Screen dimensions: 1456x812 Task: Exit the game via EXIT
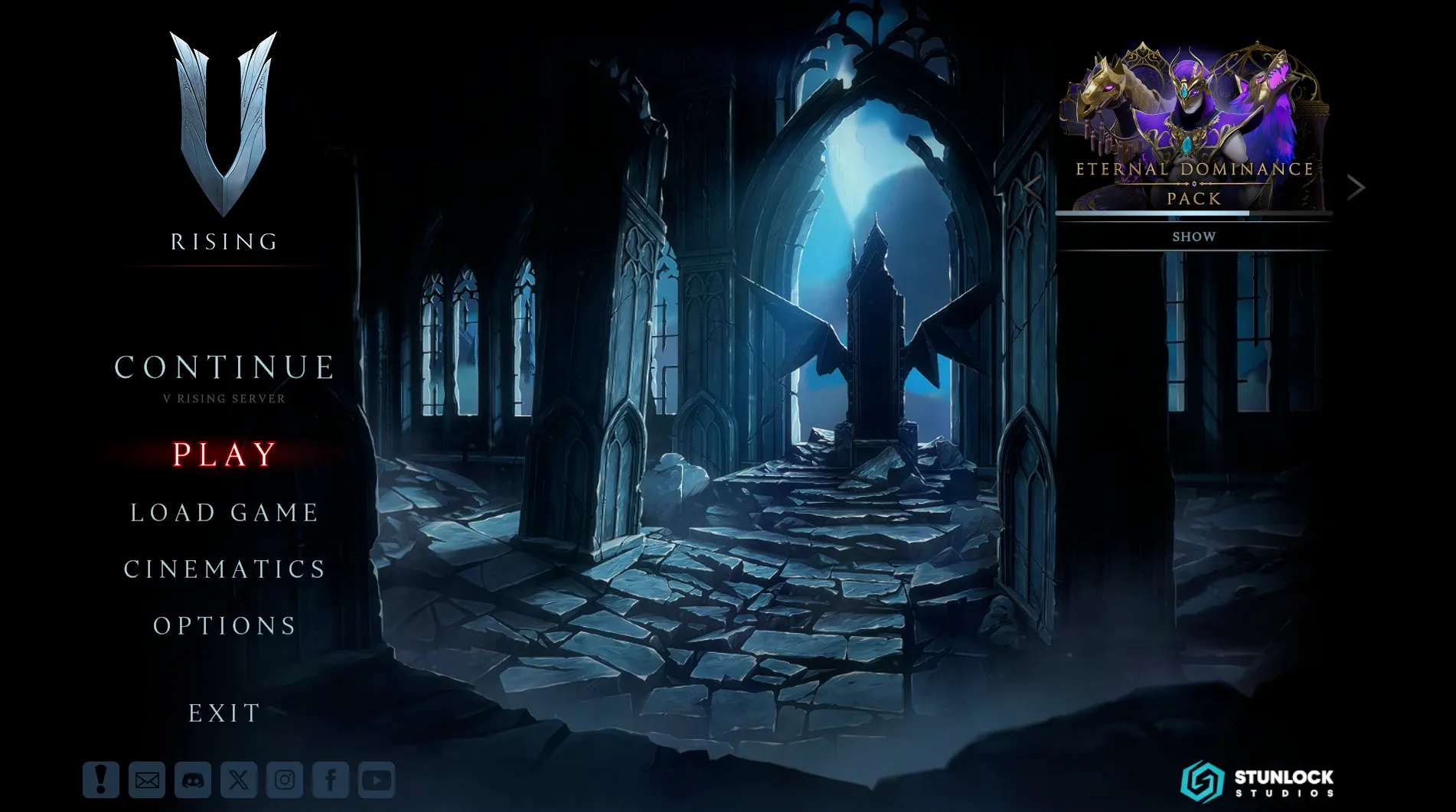pos(224,713)
